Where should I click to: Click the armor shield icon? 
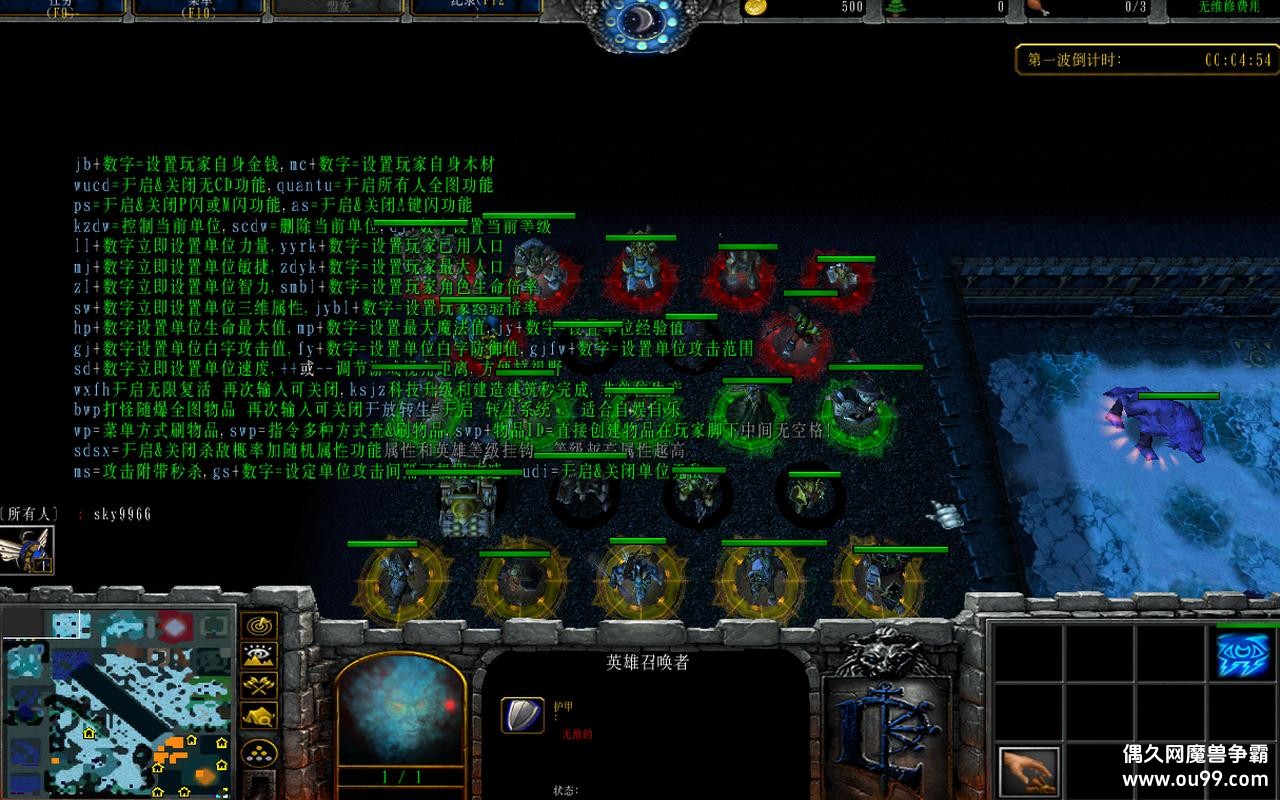[x=522, y=714]
